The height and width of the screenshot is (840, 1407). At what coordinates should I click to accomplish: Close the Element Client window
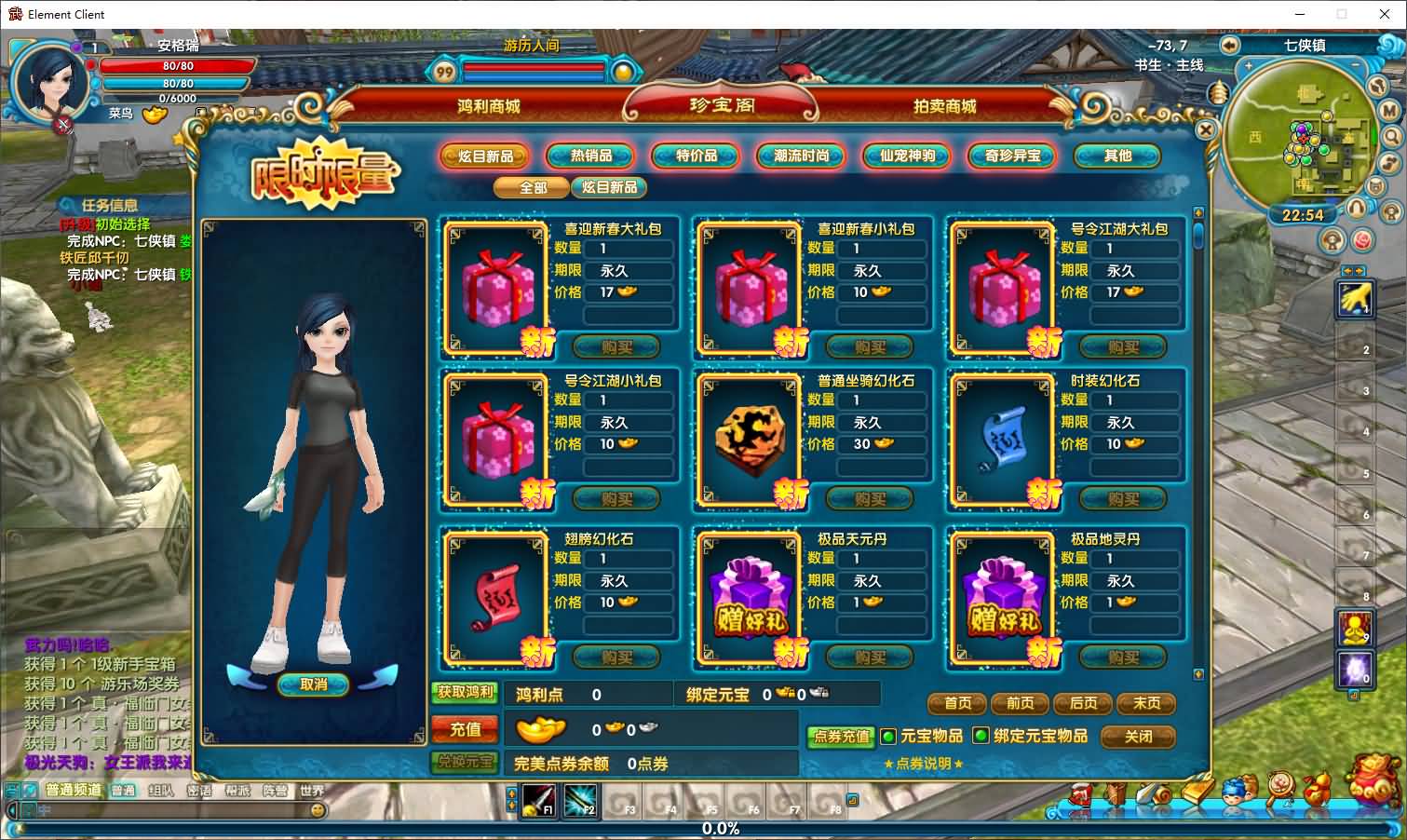pos(1383,14)
